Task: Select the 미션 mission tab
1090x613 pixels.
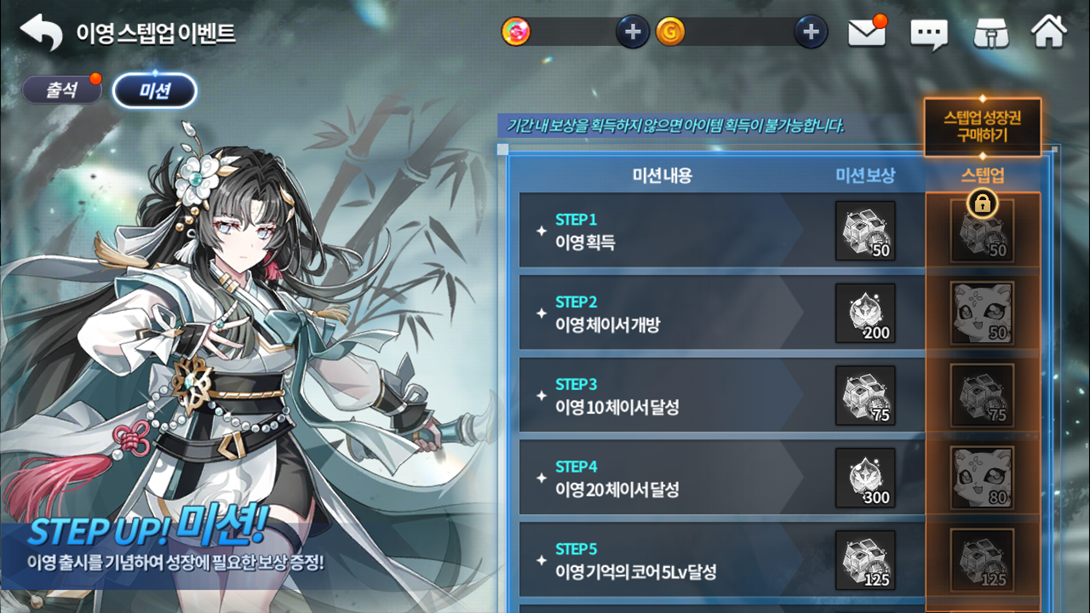Action: (154, 91)
